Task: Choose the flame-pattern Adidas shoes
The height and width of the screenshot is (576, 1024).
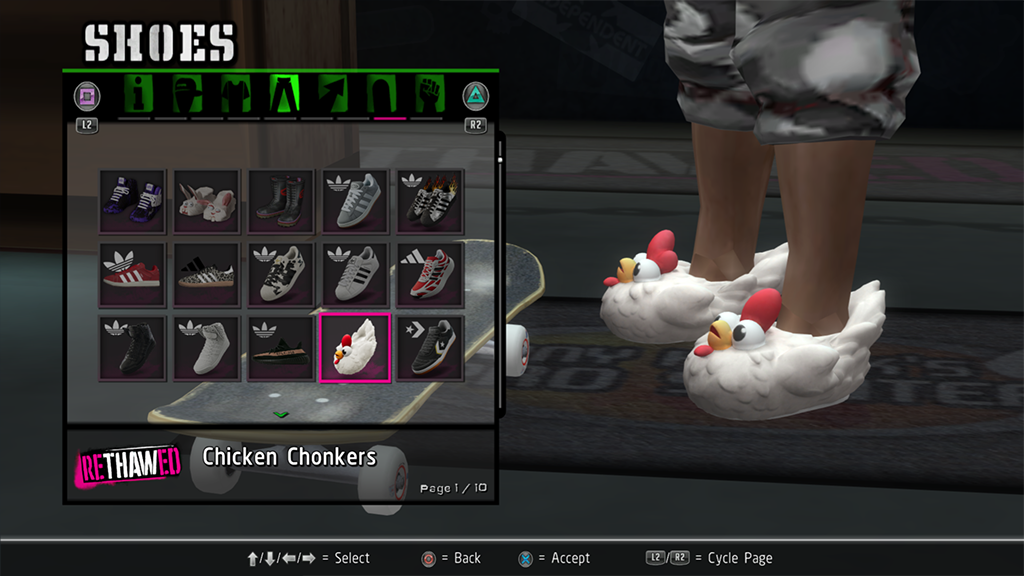Action: [430, 201]
